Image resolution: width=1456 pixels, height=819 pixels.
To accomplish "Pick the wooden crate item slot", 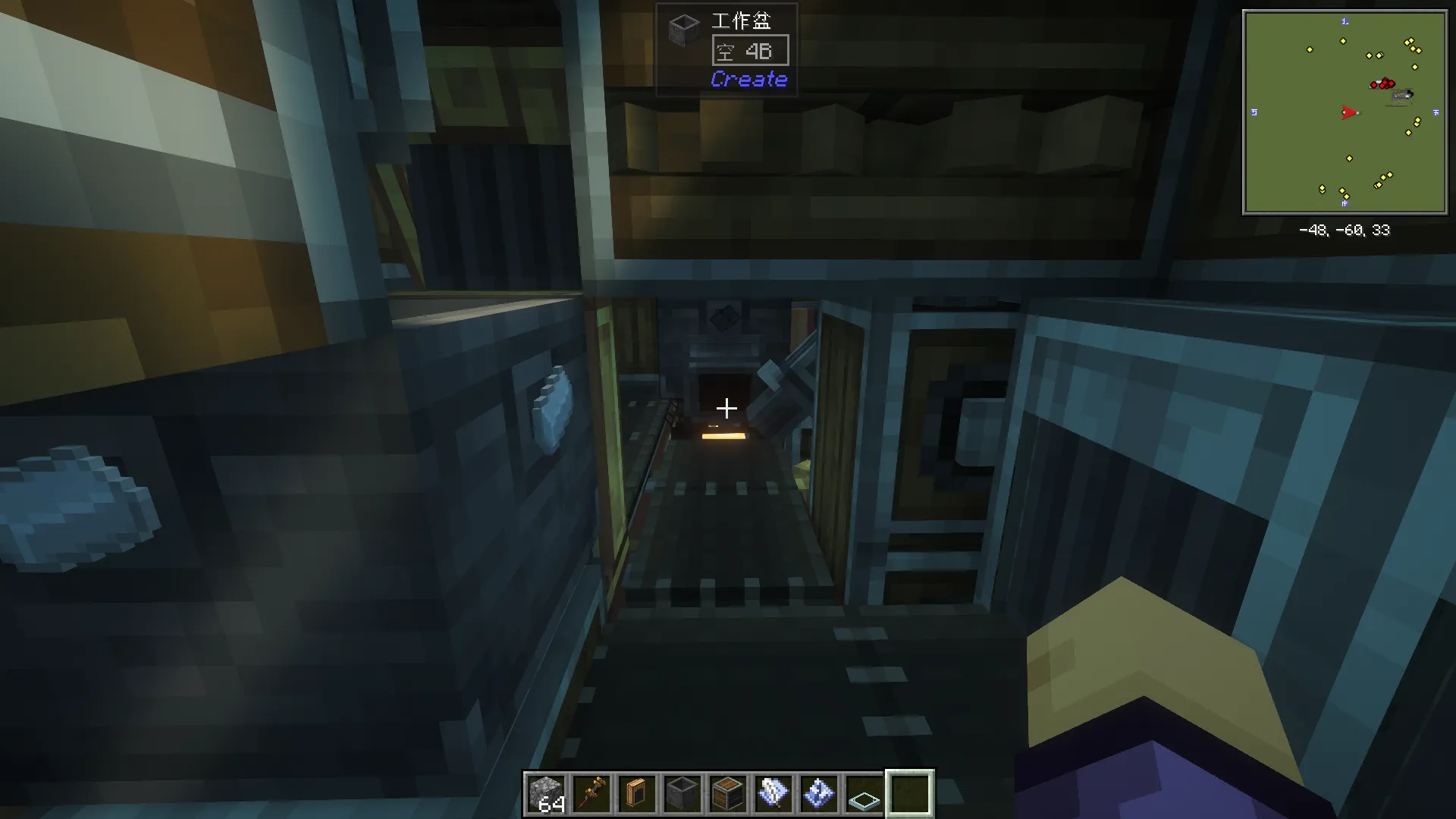I will (x=728, y=793).
